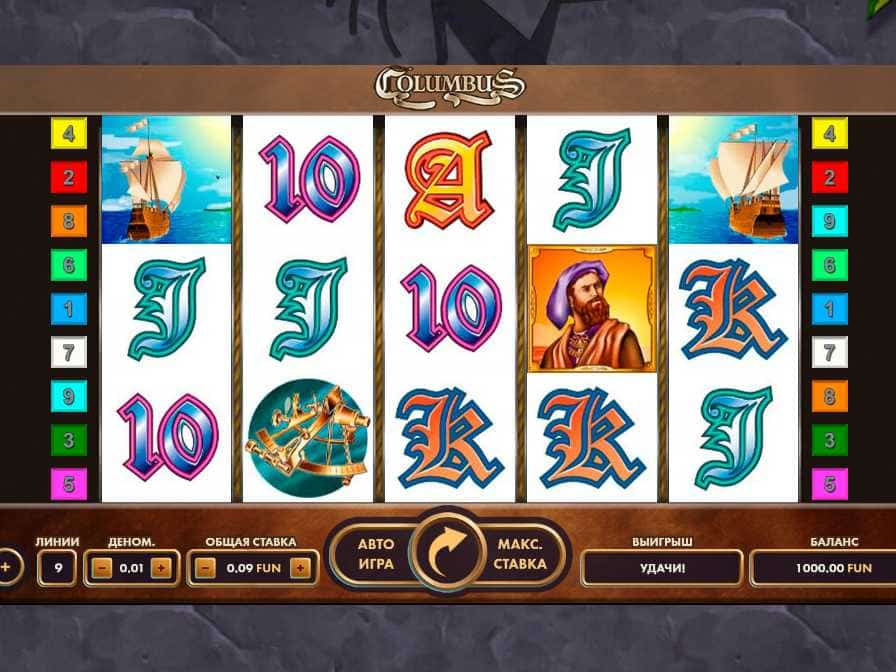Select the Линии value box showing 9
Image resolution: width=896 pixels, height=672 pixels.
pos(58,568)
